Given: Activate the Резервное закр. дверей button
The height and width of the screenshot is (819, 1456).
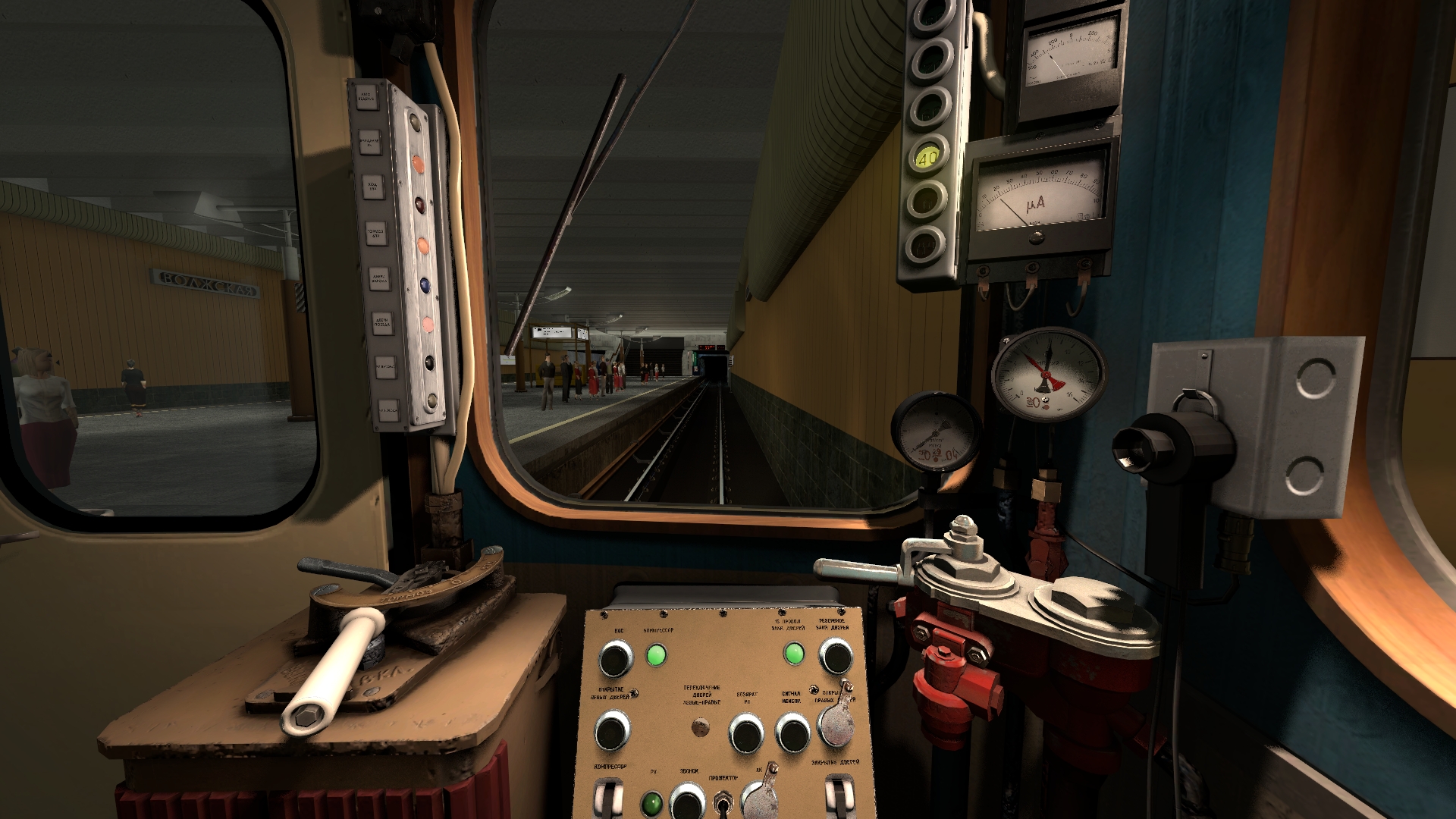Looking at the screenshot, I should [x=836, y=656].
